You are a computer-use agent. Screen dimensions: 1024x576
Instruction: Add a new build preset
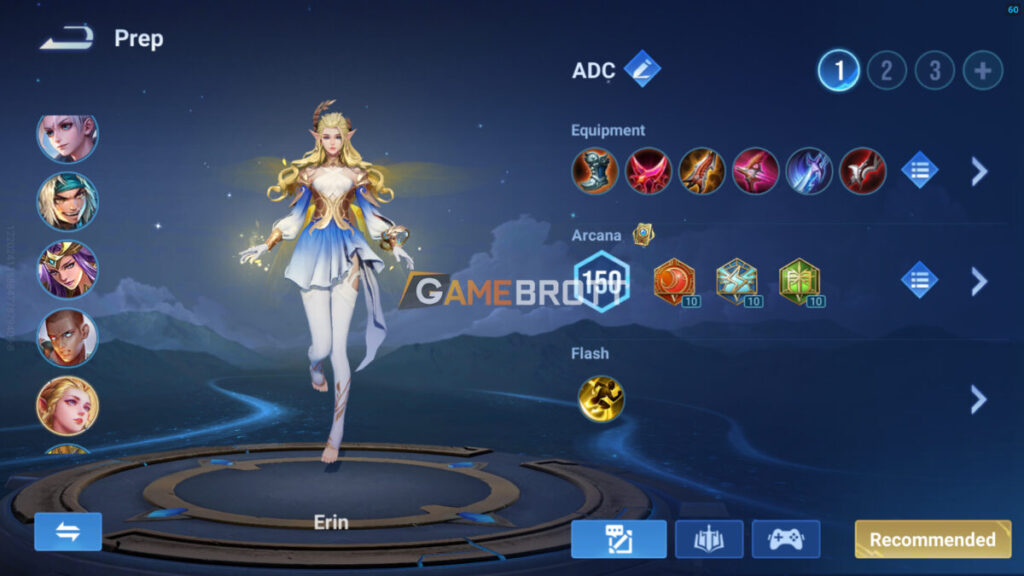982,70
